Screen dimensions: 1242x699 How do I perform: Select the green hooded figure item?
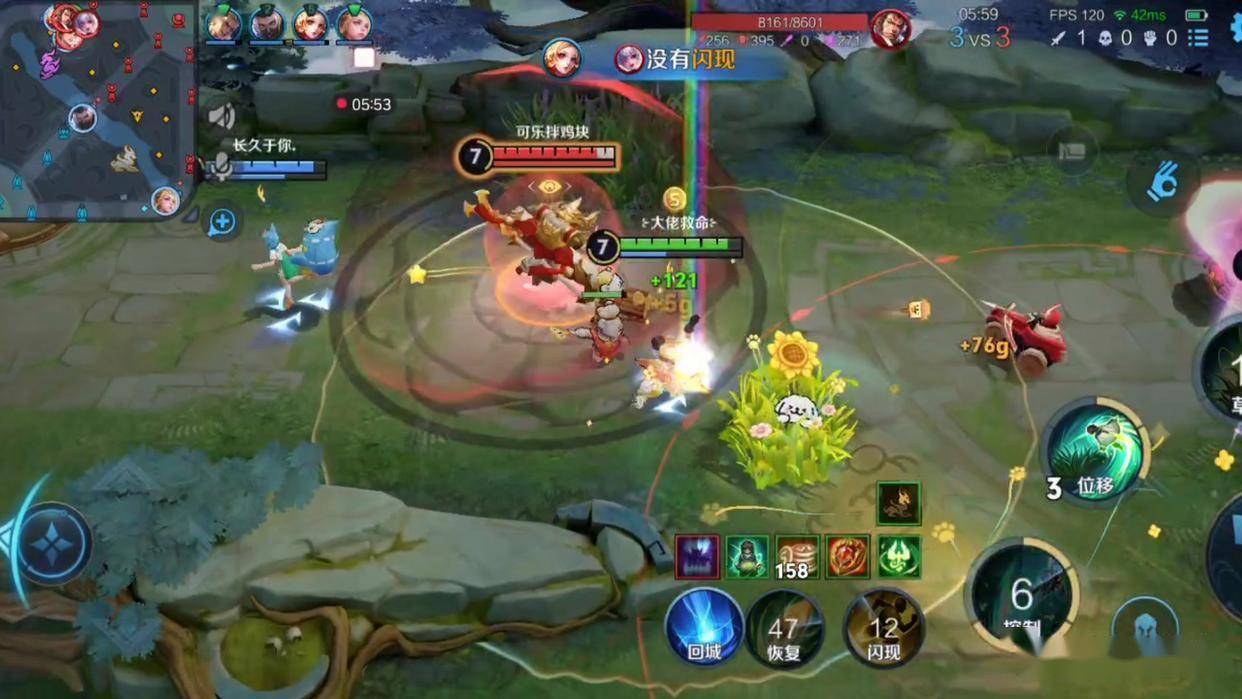click(747, 557)
